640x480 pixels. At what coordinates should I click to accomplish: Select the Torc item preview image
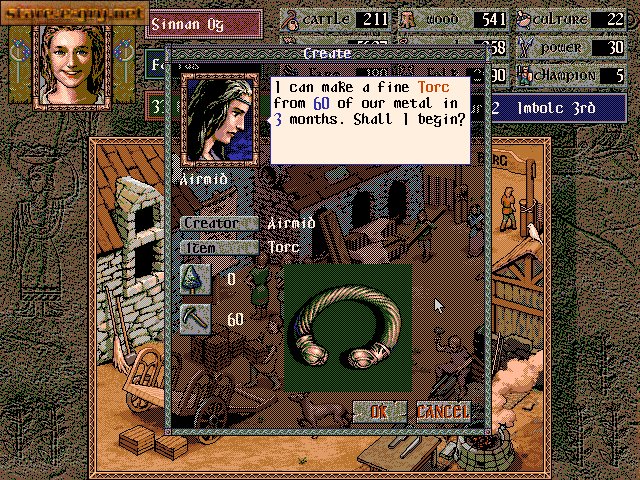[347, 326]
